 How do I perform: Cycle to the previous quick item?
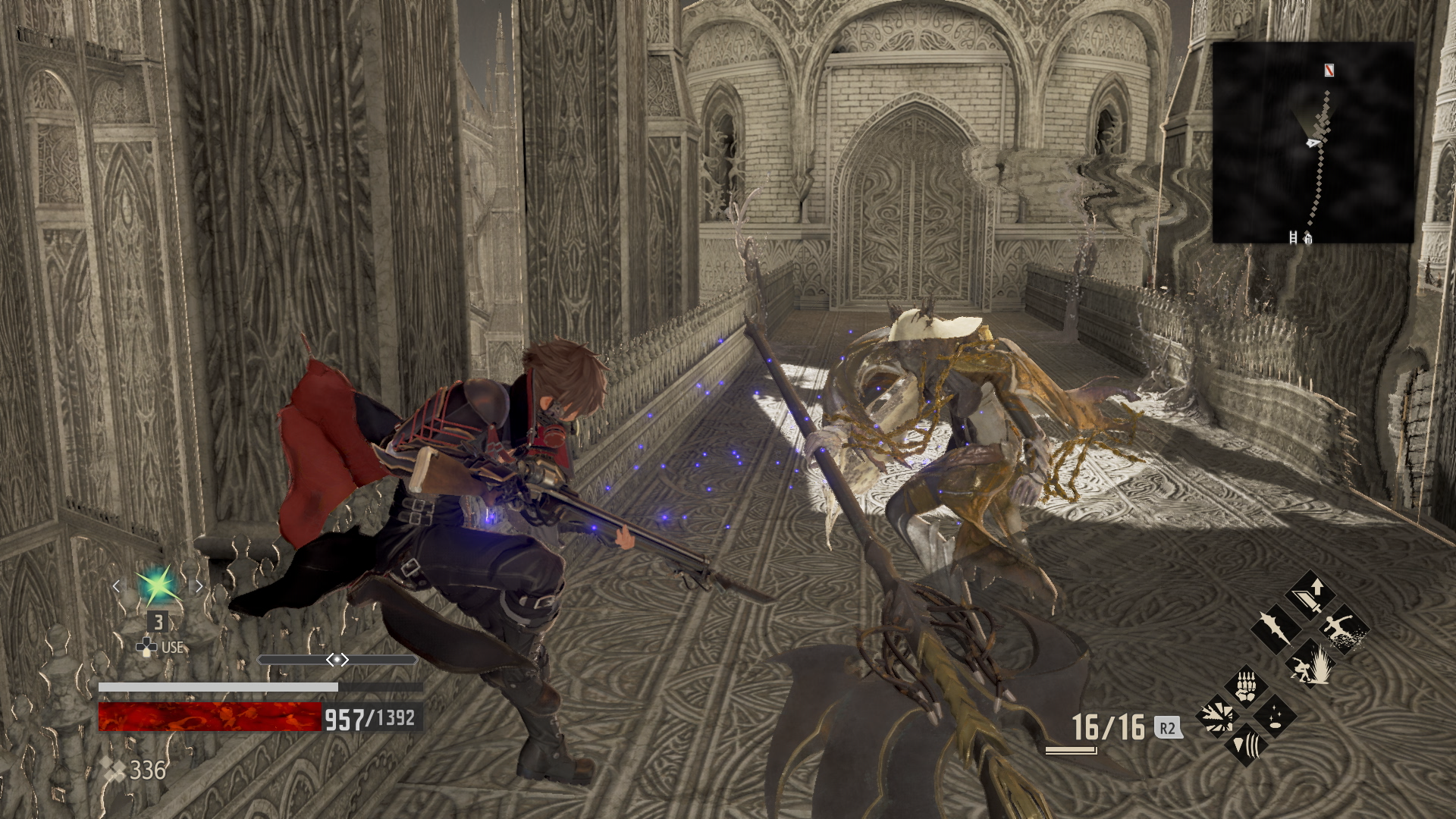tap(116, 586)
